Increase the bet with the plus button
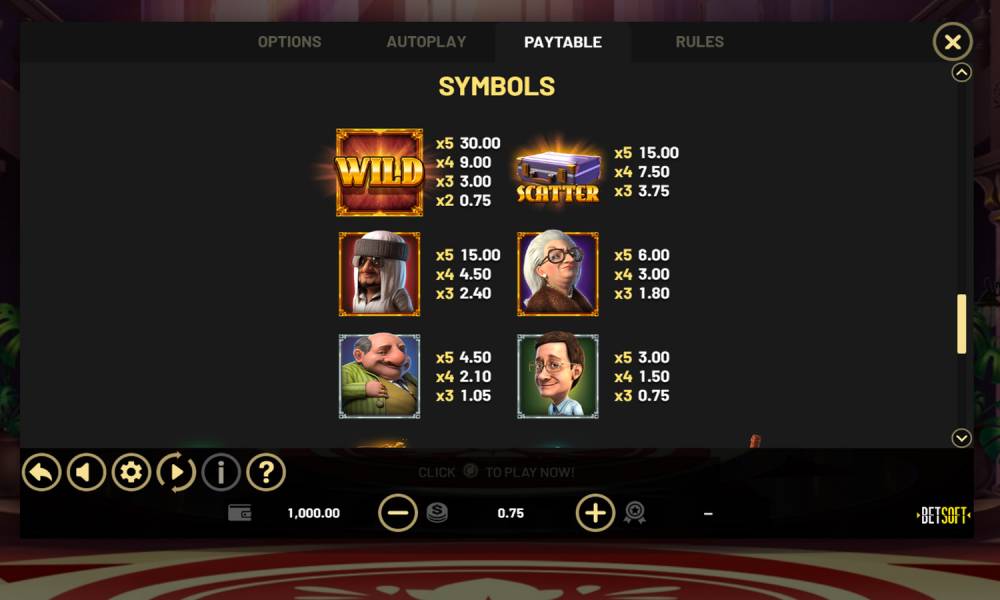This screenshot has width=1000, height=600. click(595, 513)
